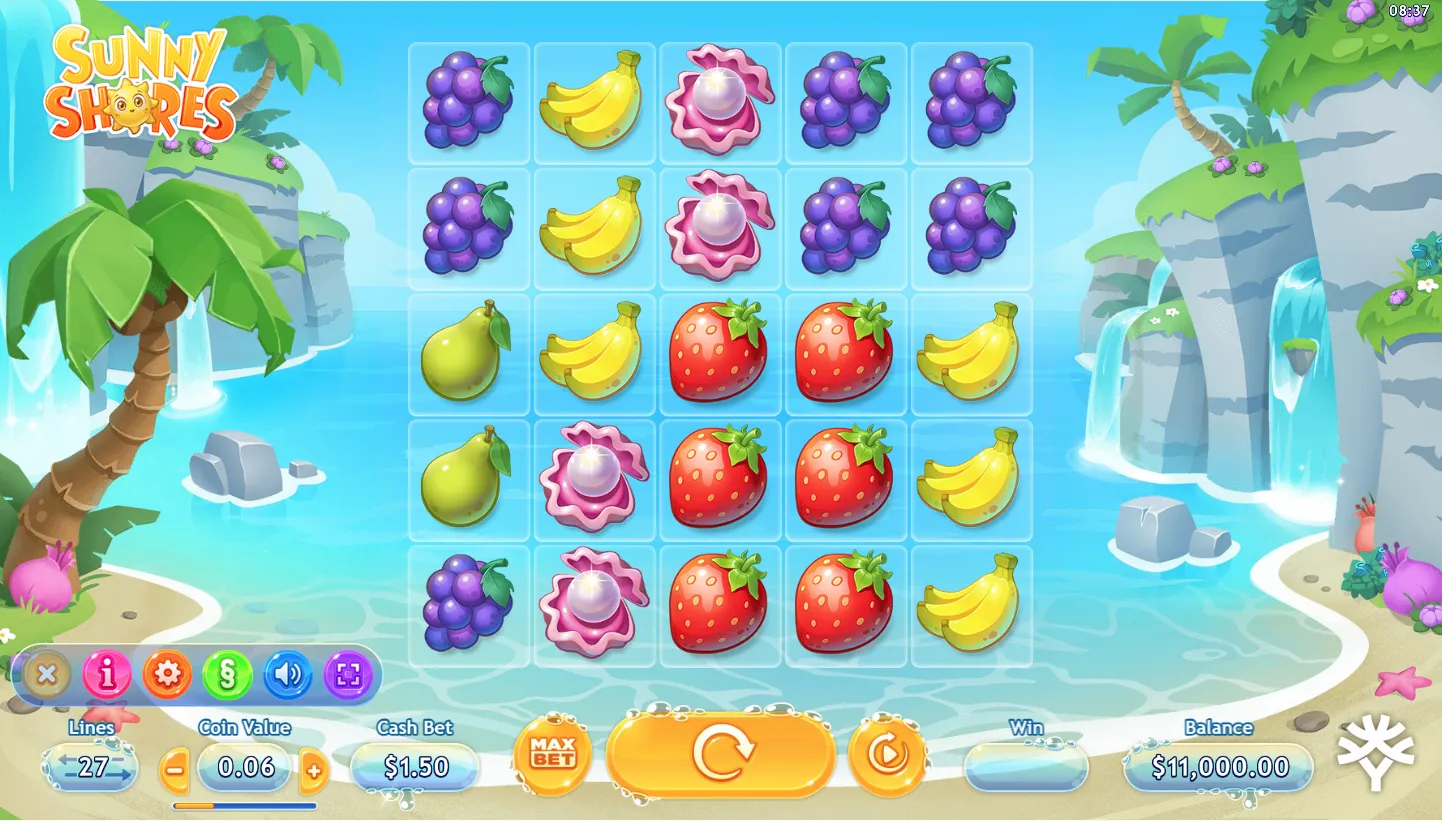Click the MAX BET button
The width and height of the screenshot is (1442, 821).
point(552,755)
